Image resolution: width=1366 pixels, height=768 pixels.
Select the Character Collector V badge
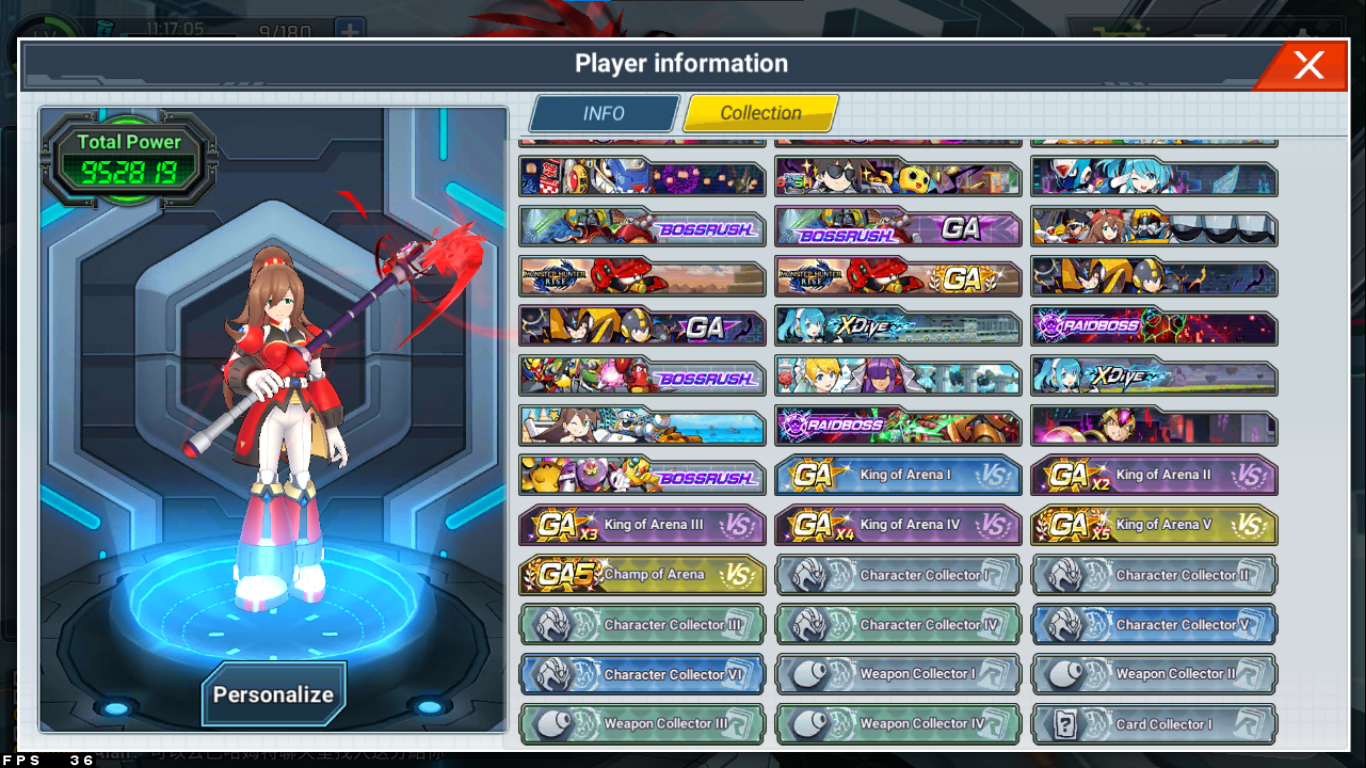1154,625
